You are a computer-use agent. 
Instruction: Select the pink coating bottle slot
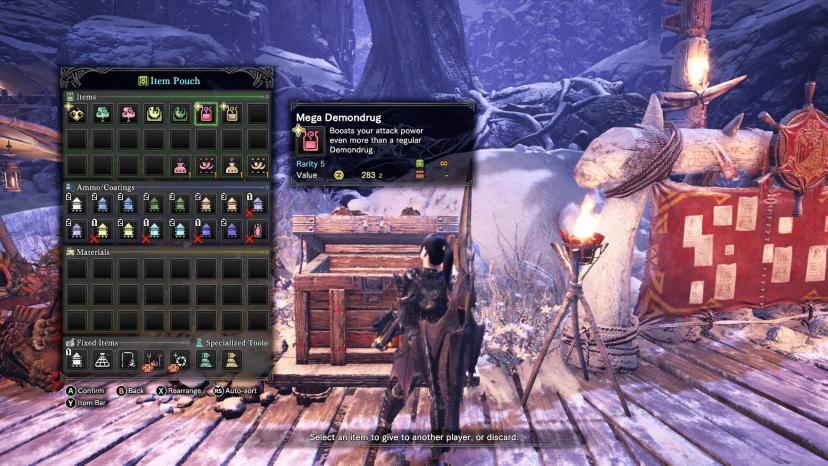tap(257, 231)
